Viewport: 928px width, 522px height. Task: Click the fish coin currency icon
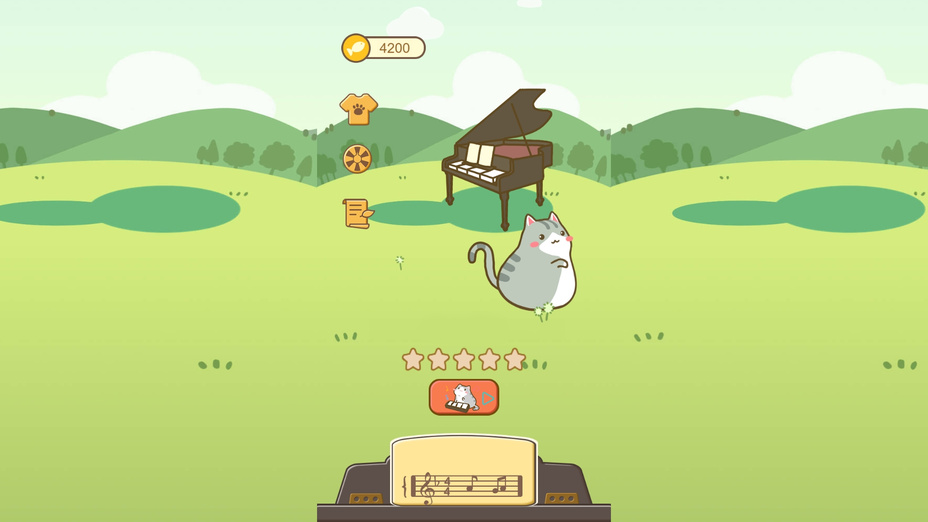click(356, 48)
